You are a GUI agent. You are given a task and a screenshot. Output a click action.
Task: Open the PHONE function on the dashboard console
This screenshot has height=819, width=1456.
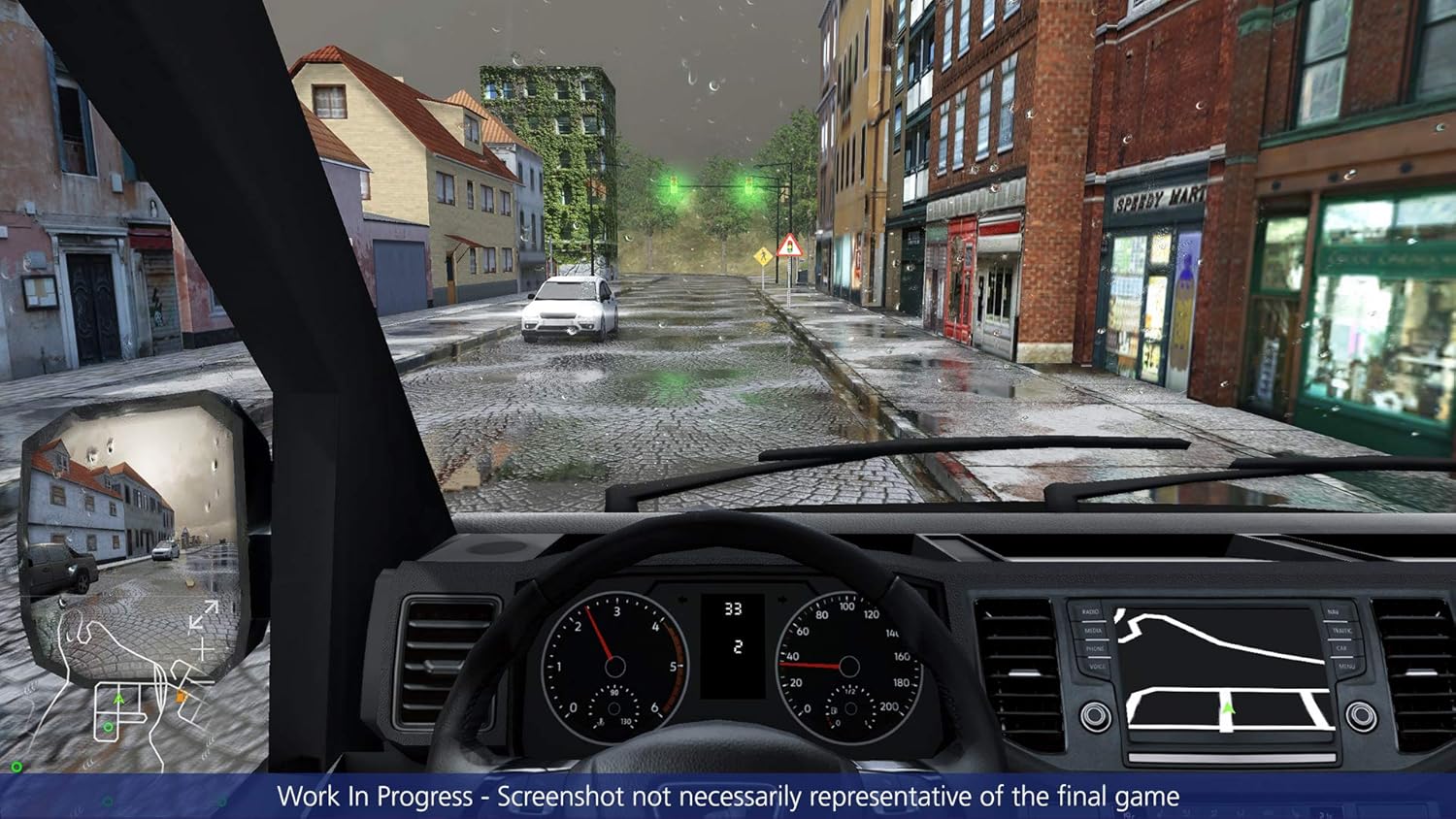pyautogui.click(x=1094, y=648)
